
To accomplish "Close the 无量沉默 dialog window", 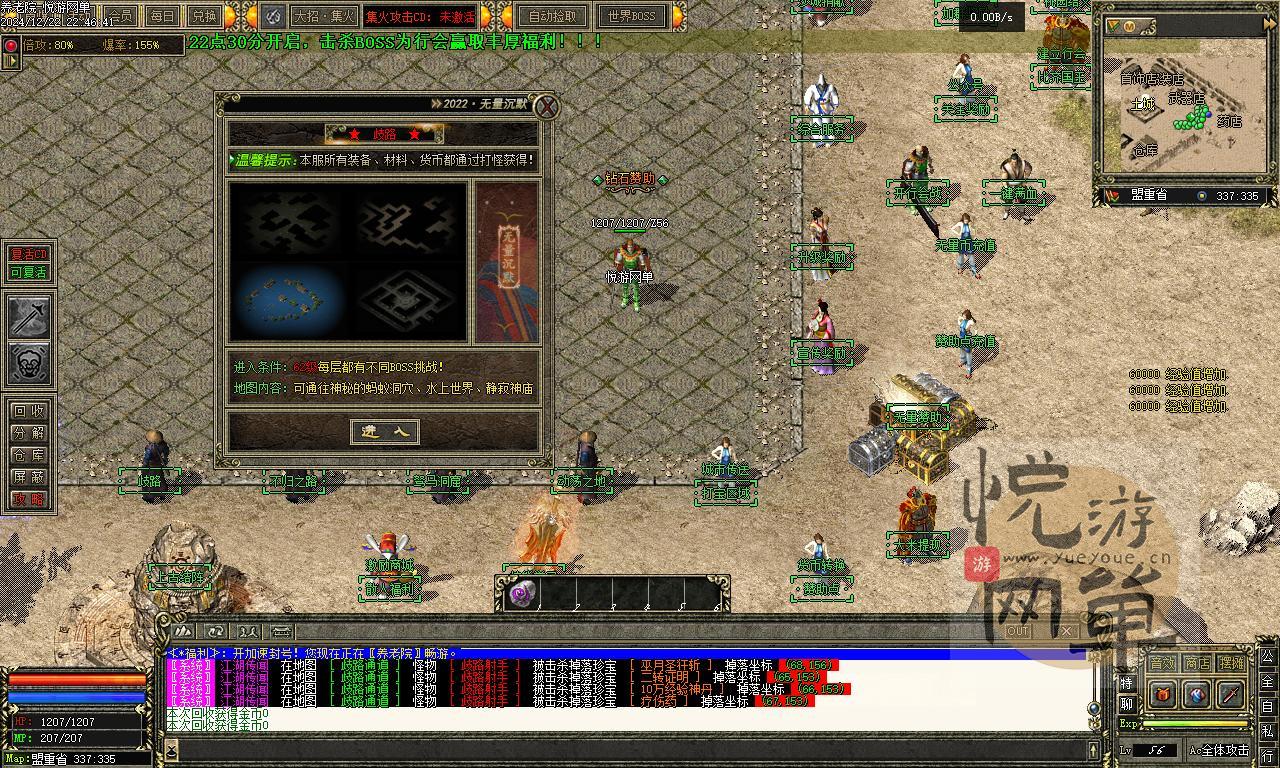I will (x=546, y=107).
